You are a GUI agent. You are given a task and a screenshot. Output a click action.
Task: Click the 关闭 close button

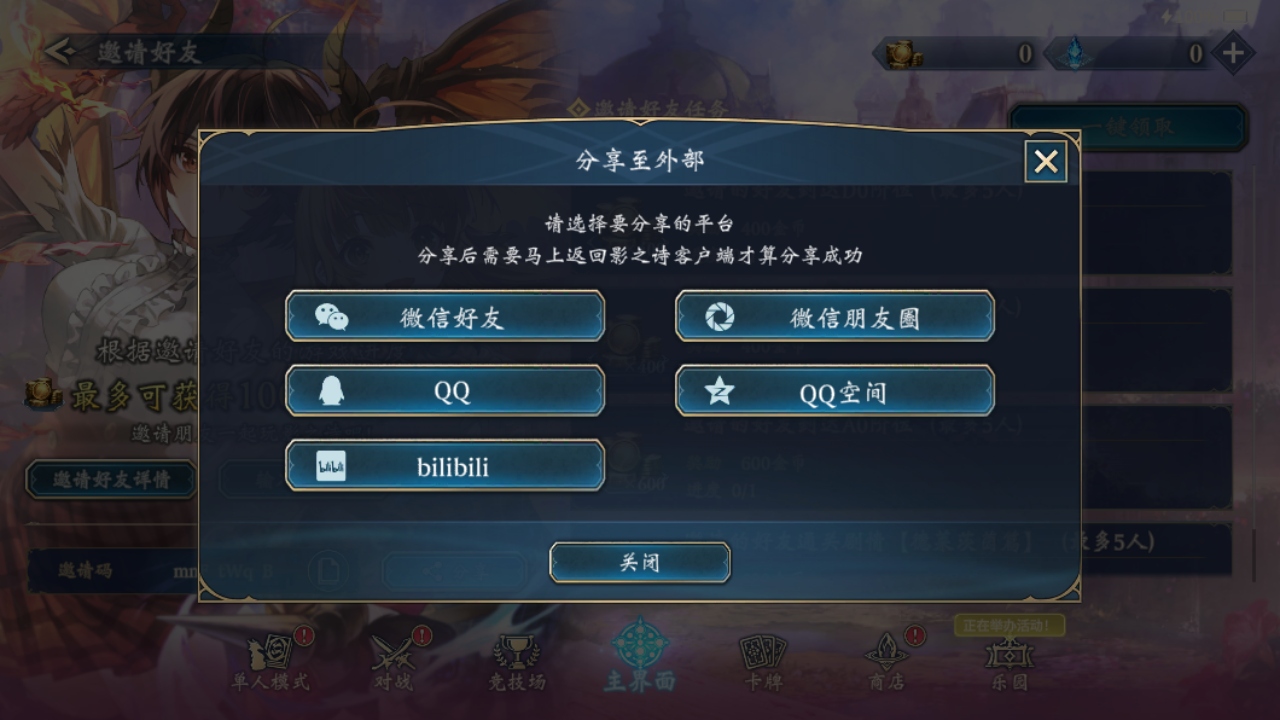pos(639,562)
